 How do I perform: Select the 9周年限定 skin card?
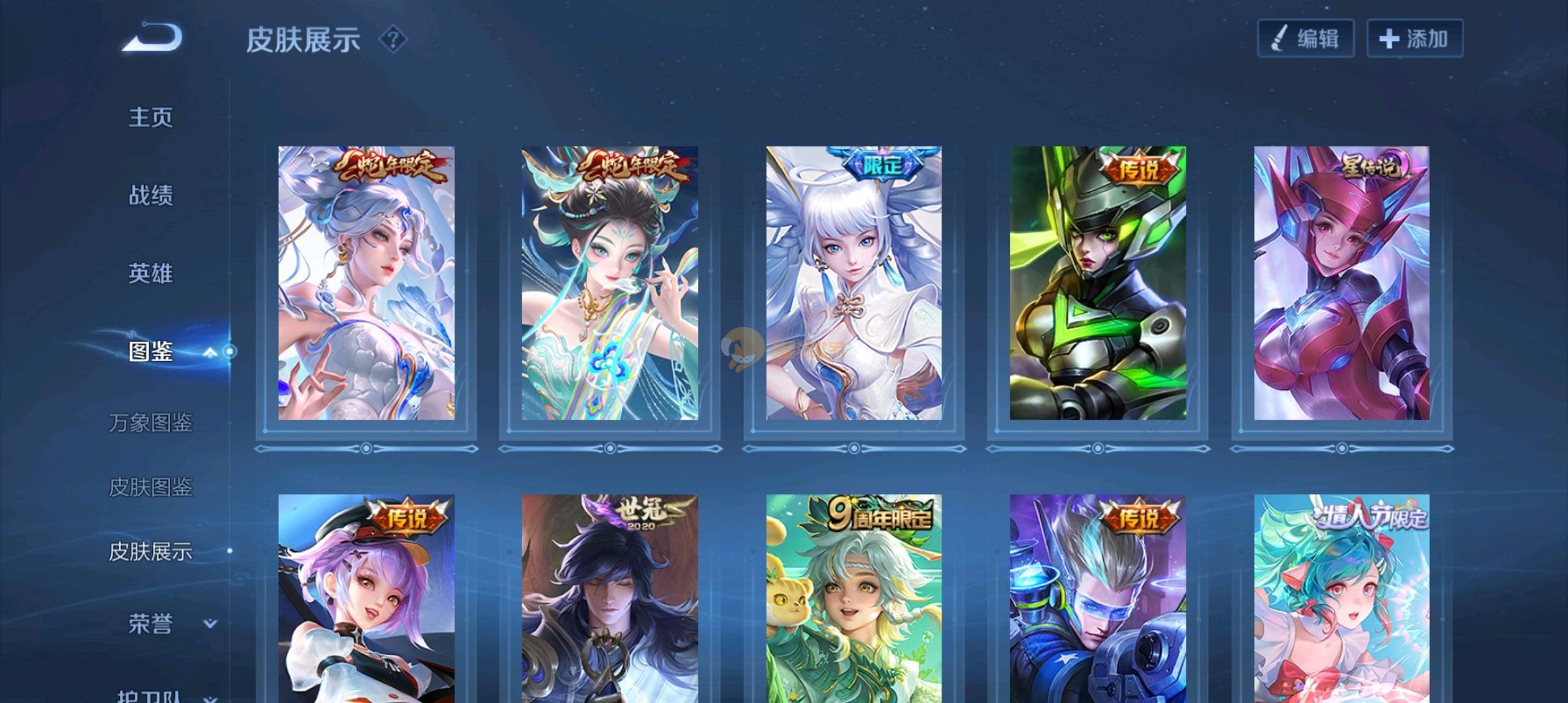click(854, 599)
